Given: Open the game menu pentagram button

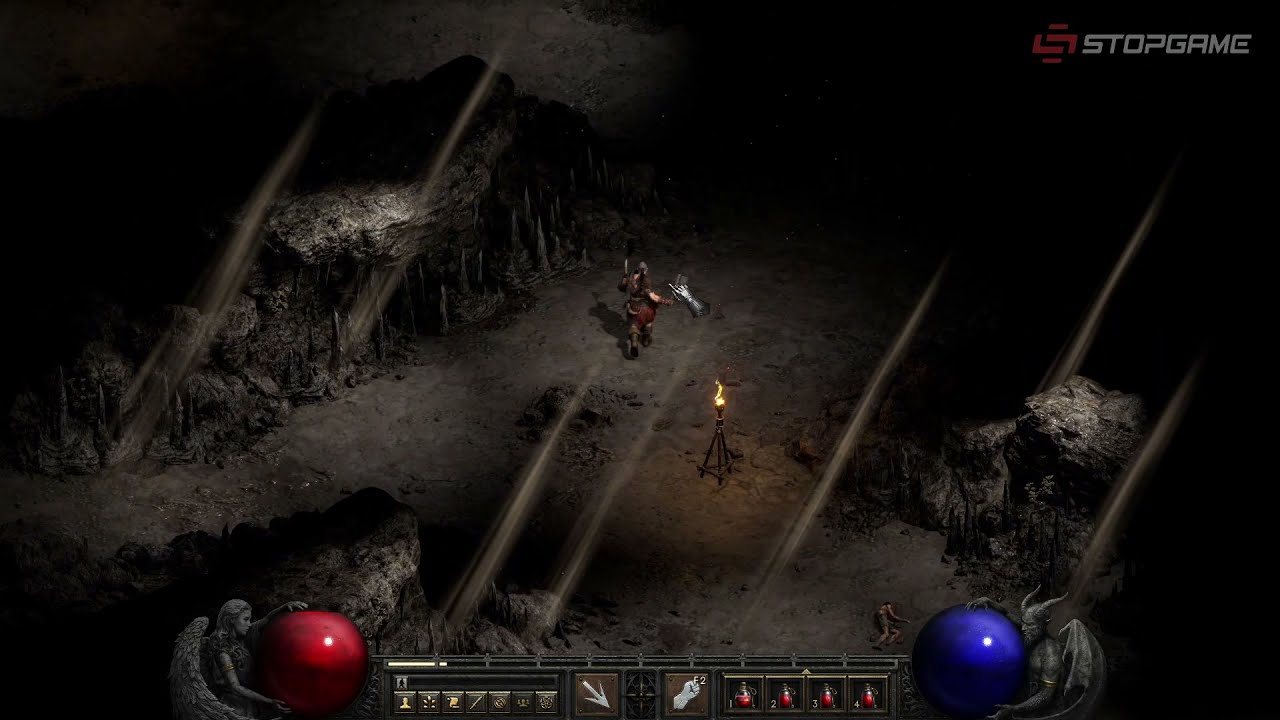Looking at the screenshot, I should point(546,702).
